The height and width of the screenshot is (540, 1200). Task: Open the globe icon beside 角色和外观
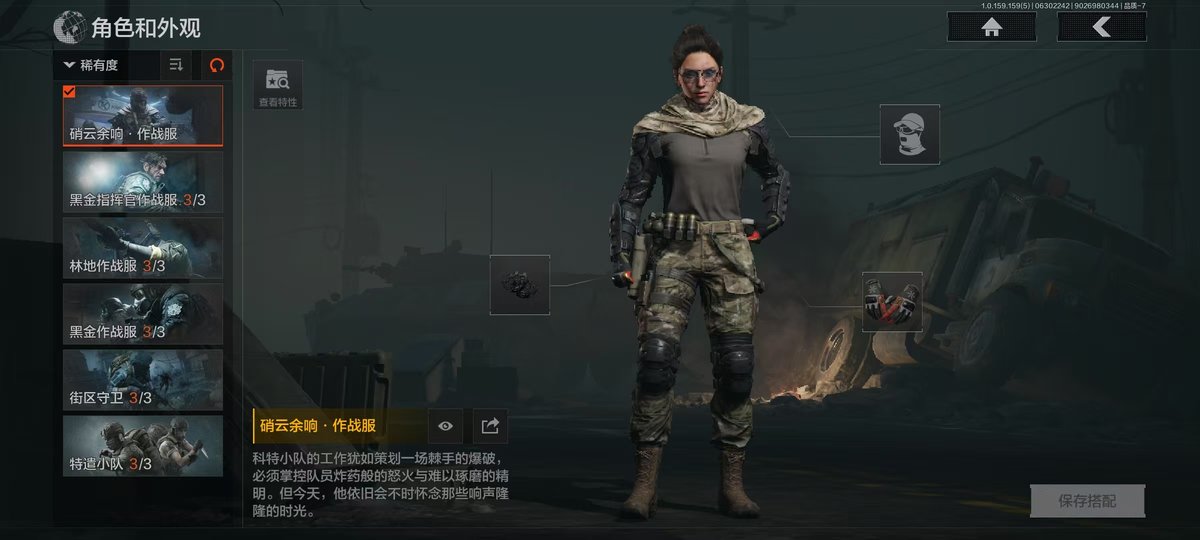[x=69, y=27]
